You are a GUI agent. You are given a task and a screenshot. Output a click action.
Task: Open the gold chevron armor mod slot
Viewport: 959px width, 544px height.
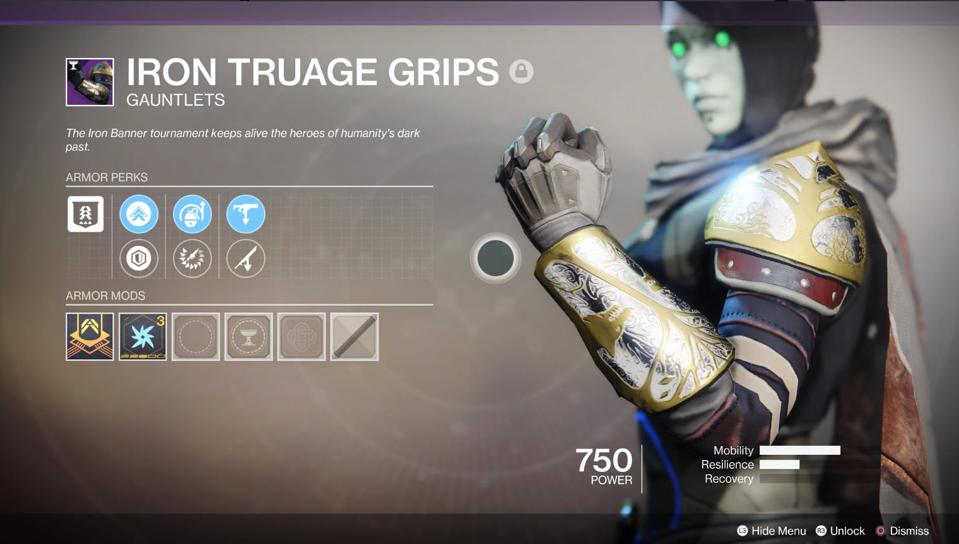90,336
